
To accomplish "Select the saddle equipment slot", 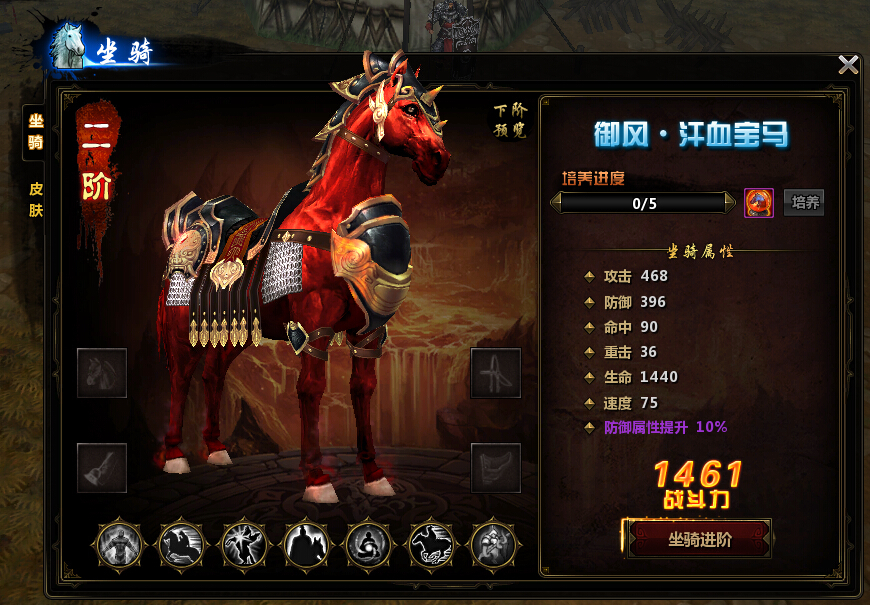I will coord(496,468).
